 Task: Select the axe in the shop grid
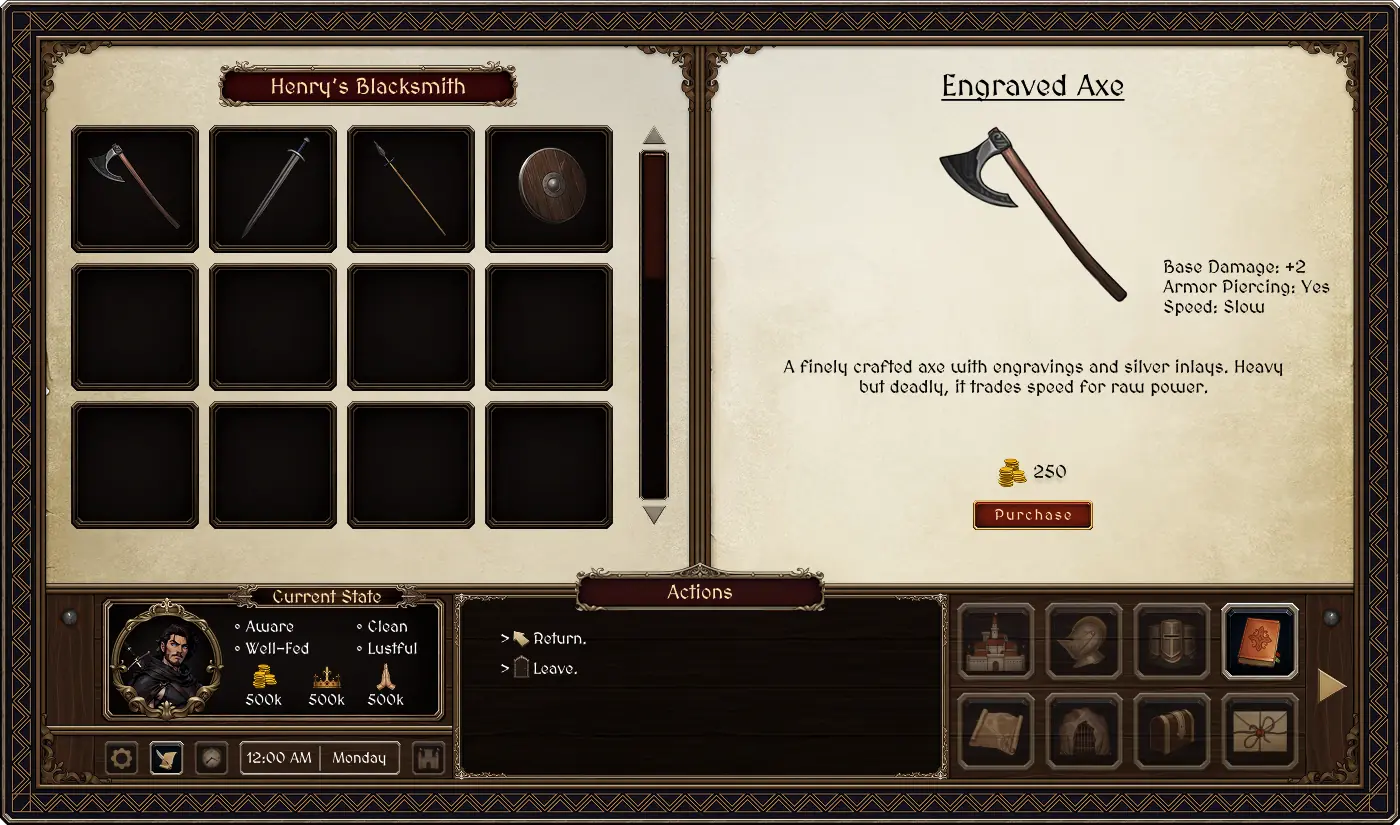pos(135,188)
